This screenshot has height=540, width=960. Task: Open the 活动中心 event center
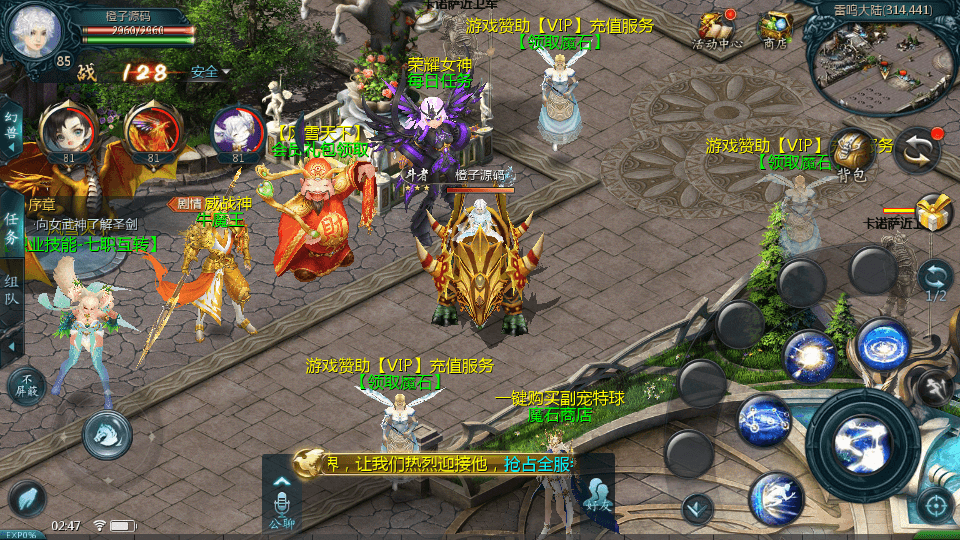click(x=717, y=29)
